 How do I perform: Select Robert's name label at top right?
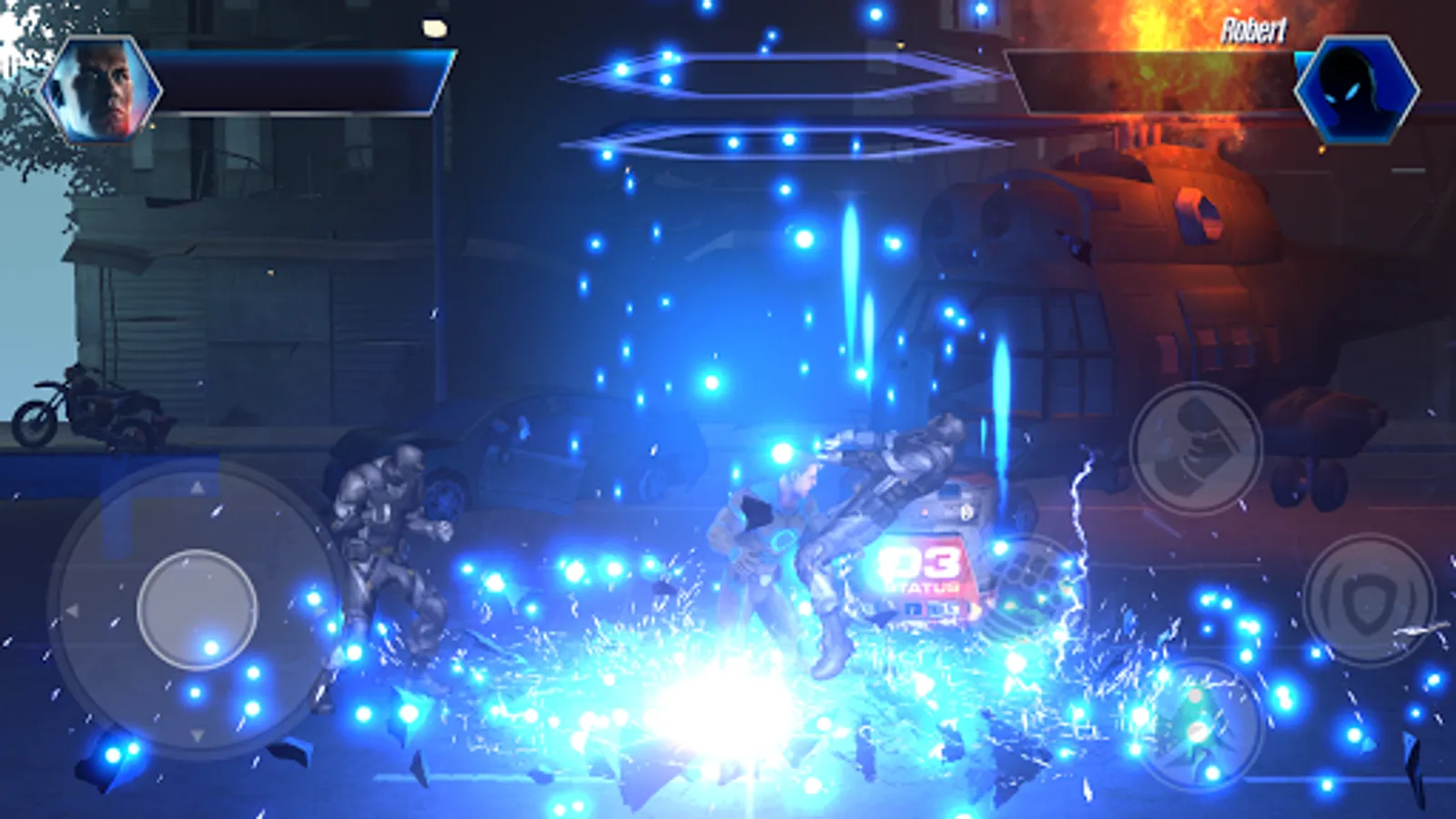coord(1256,29)
